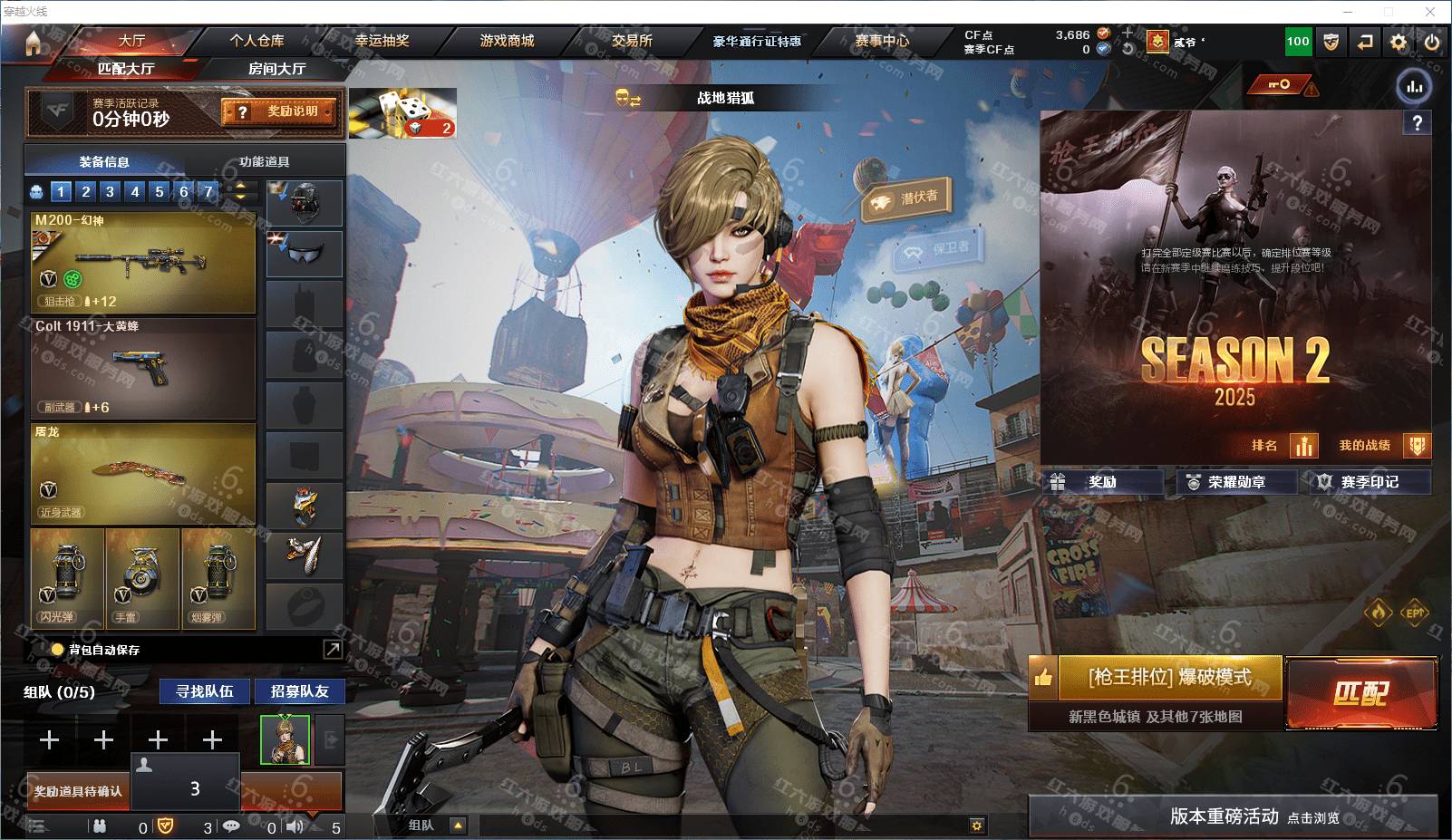Select the [枪王排位] 爆破模式 mode button
Image resolution: width=1452 pixels, height=840 pixels.
(x=1169, y=677)
